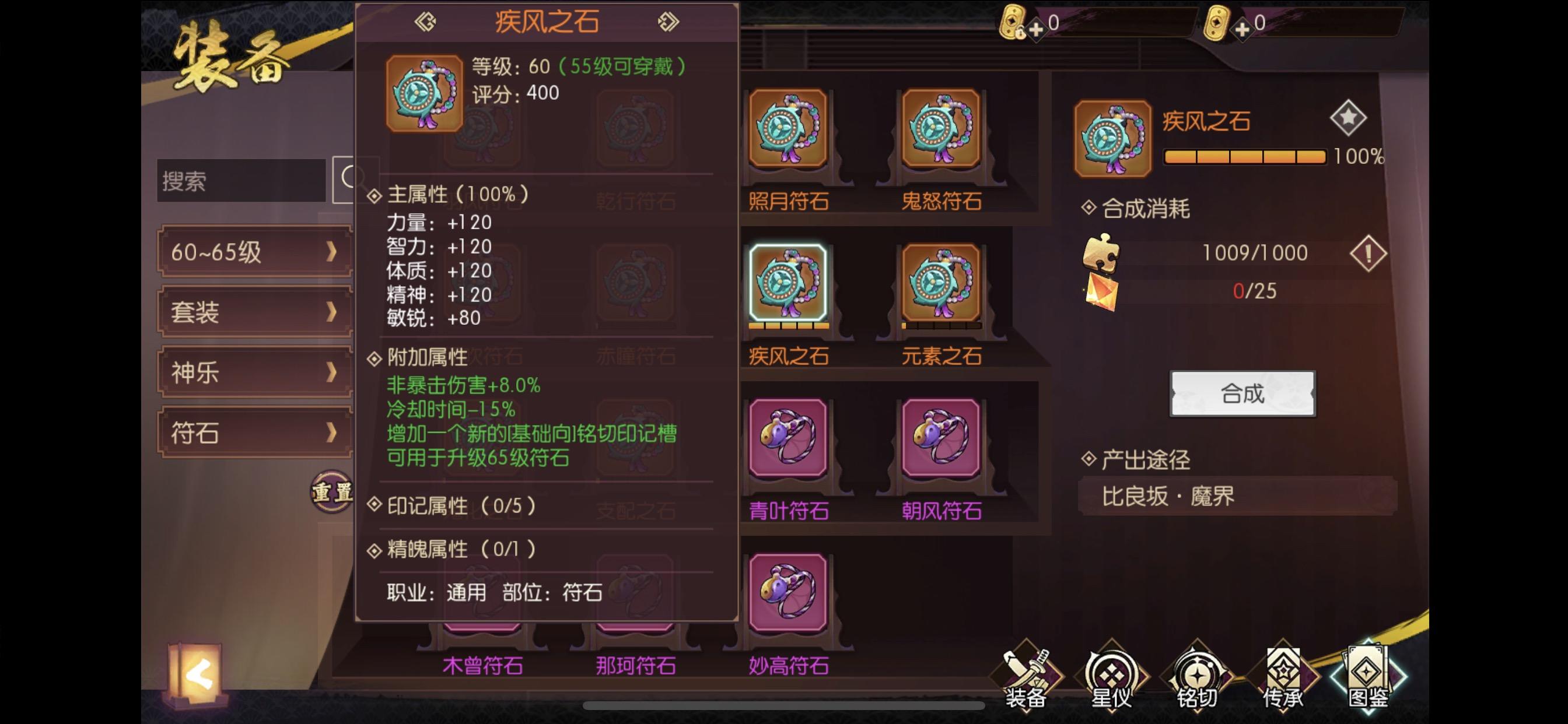Click the 搜索 search input field
The image size is (1568, 724).
239,181
